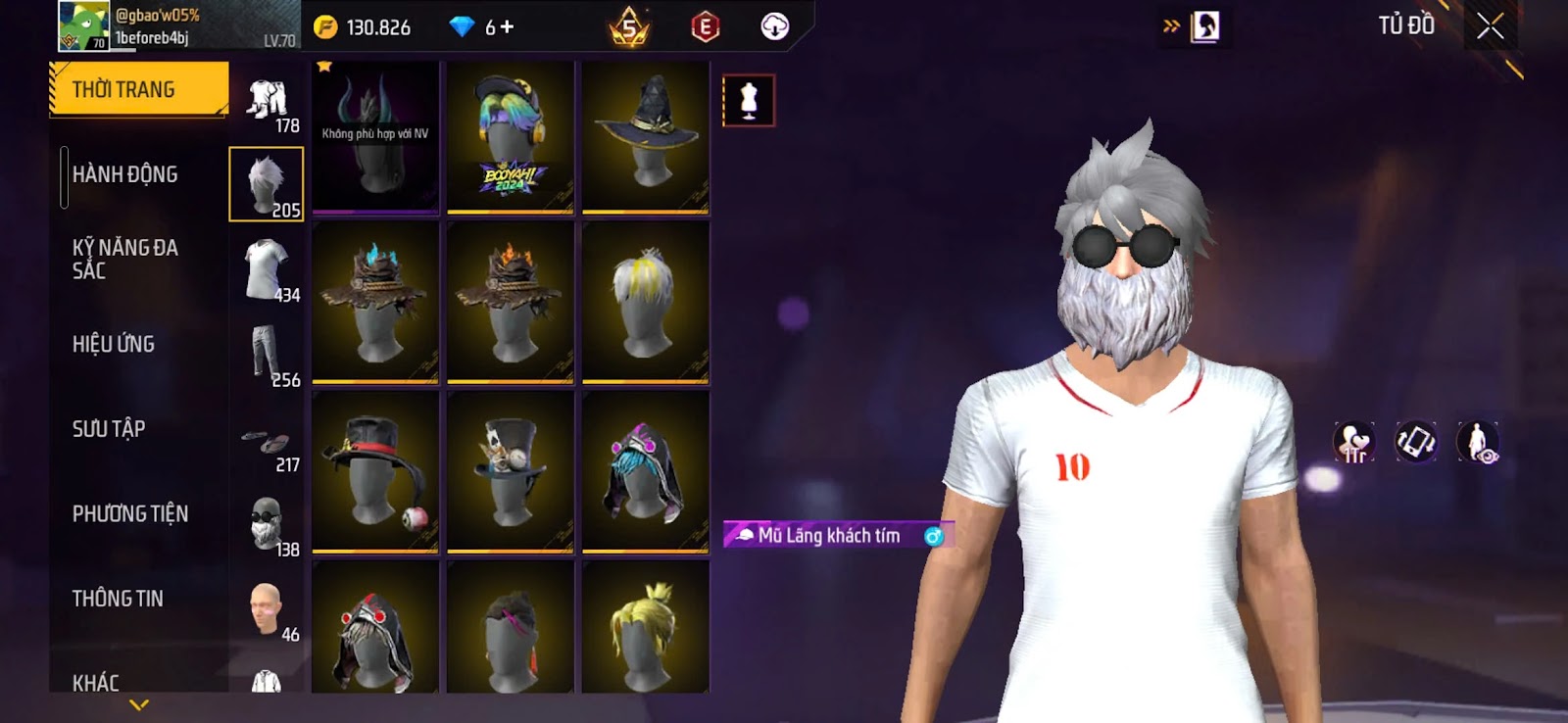Choose the shirt category with 434 items
This screenshot has width=1568, height=723.
268,270
